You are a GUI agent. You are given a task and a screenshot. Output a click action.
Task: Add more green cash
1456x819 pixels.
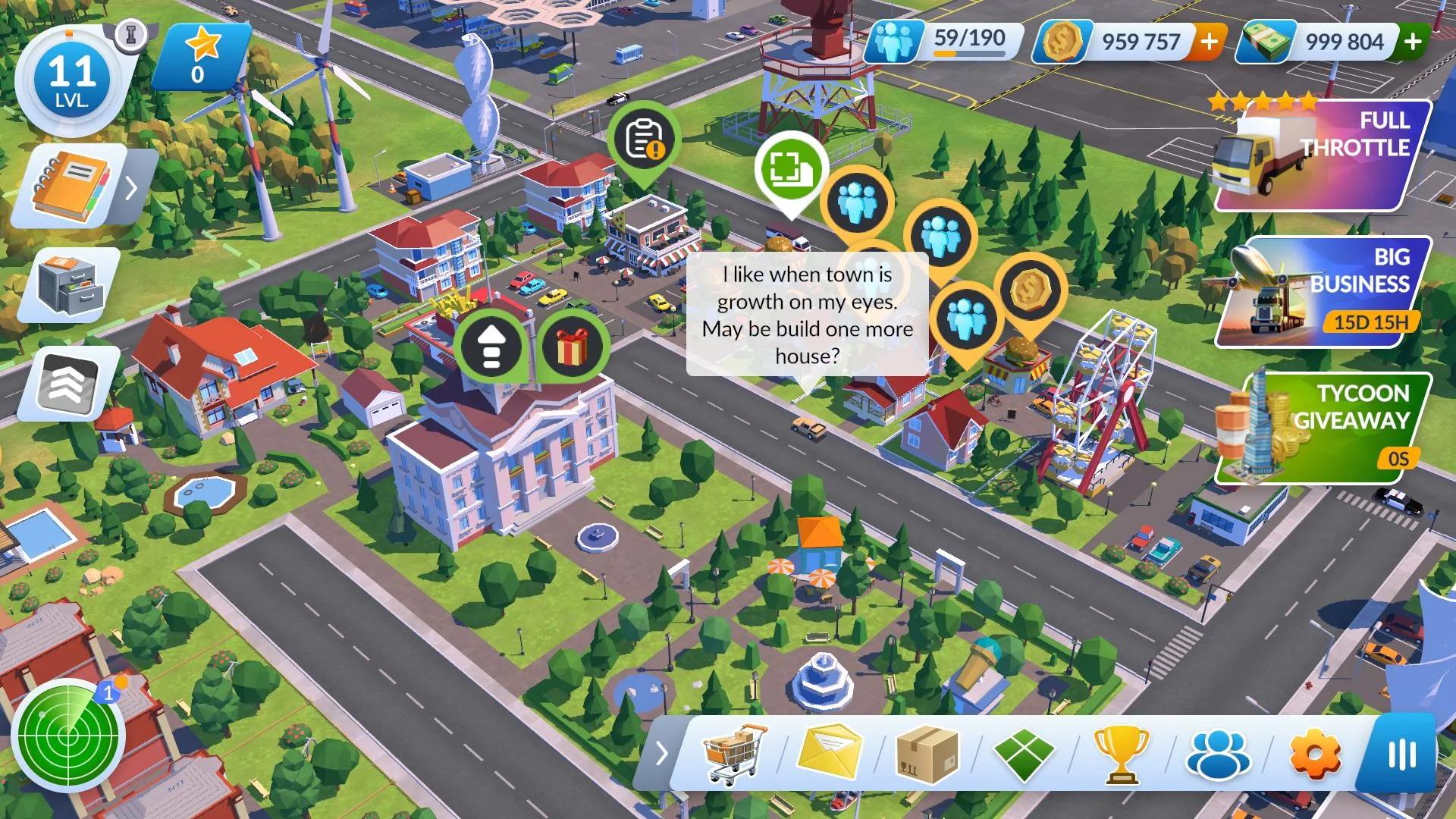[x=1412, y=42]
